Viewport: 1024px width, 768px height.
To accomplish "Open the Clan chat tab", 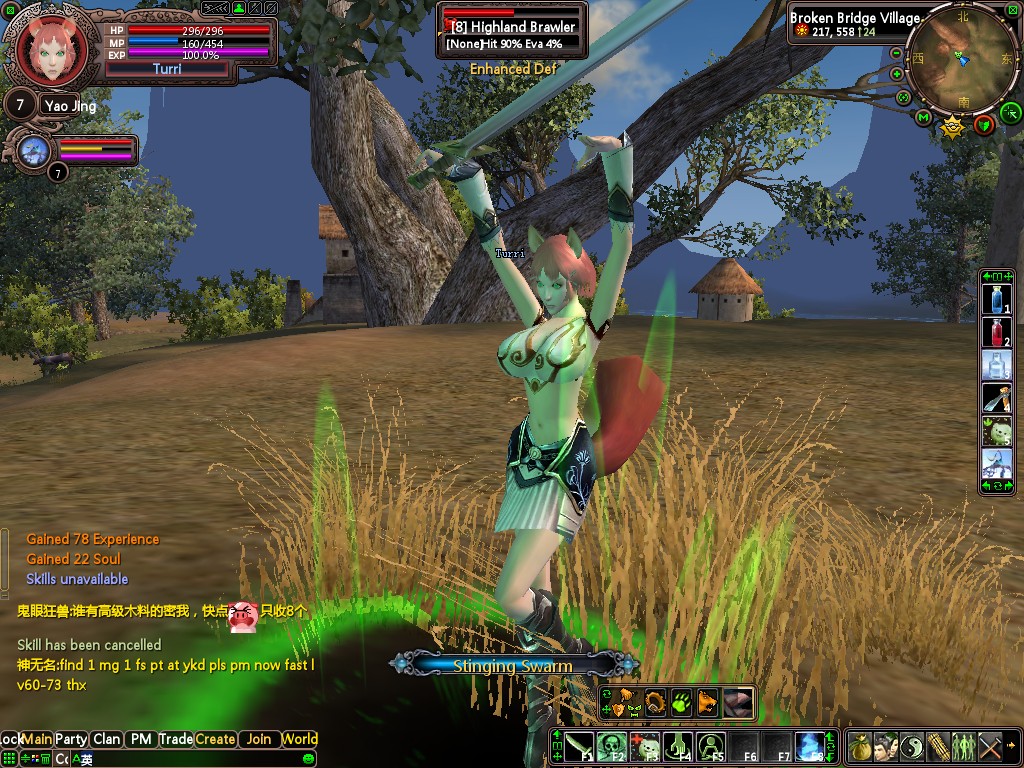I will (106, 739).
